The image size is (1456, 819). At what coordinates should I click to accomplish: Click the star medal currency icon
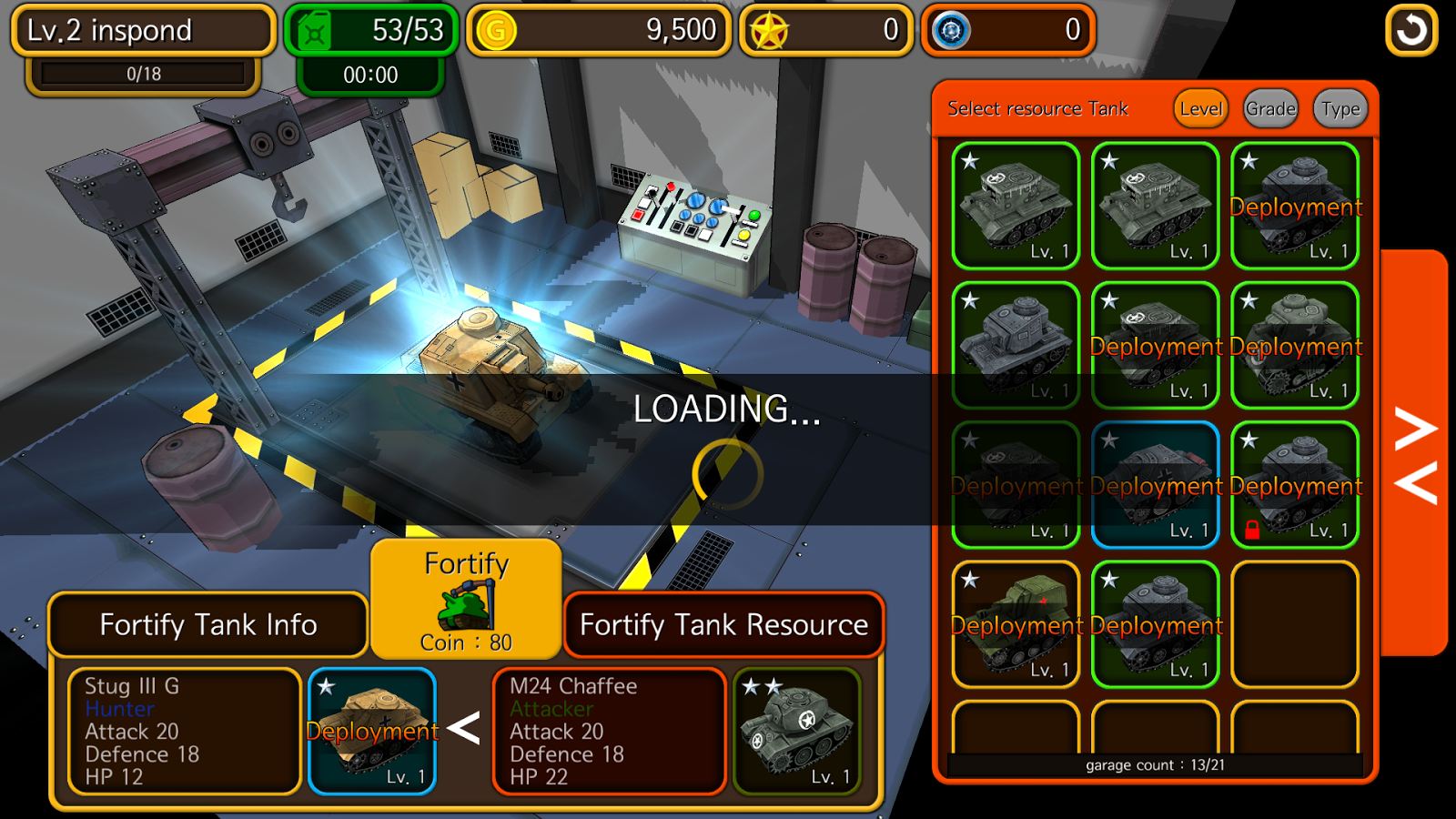tap(769, 29)
